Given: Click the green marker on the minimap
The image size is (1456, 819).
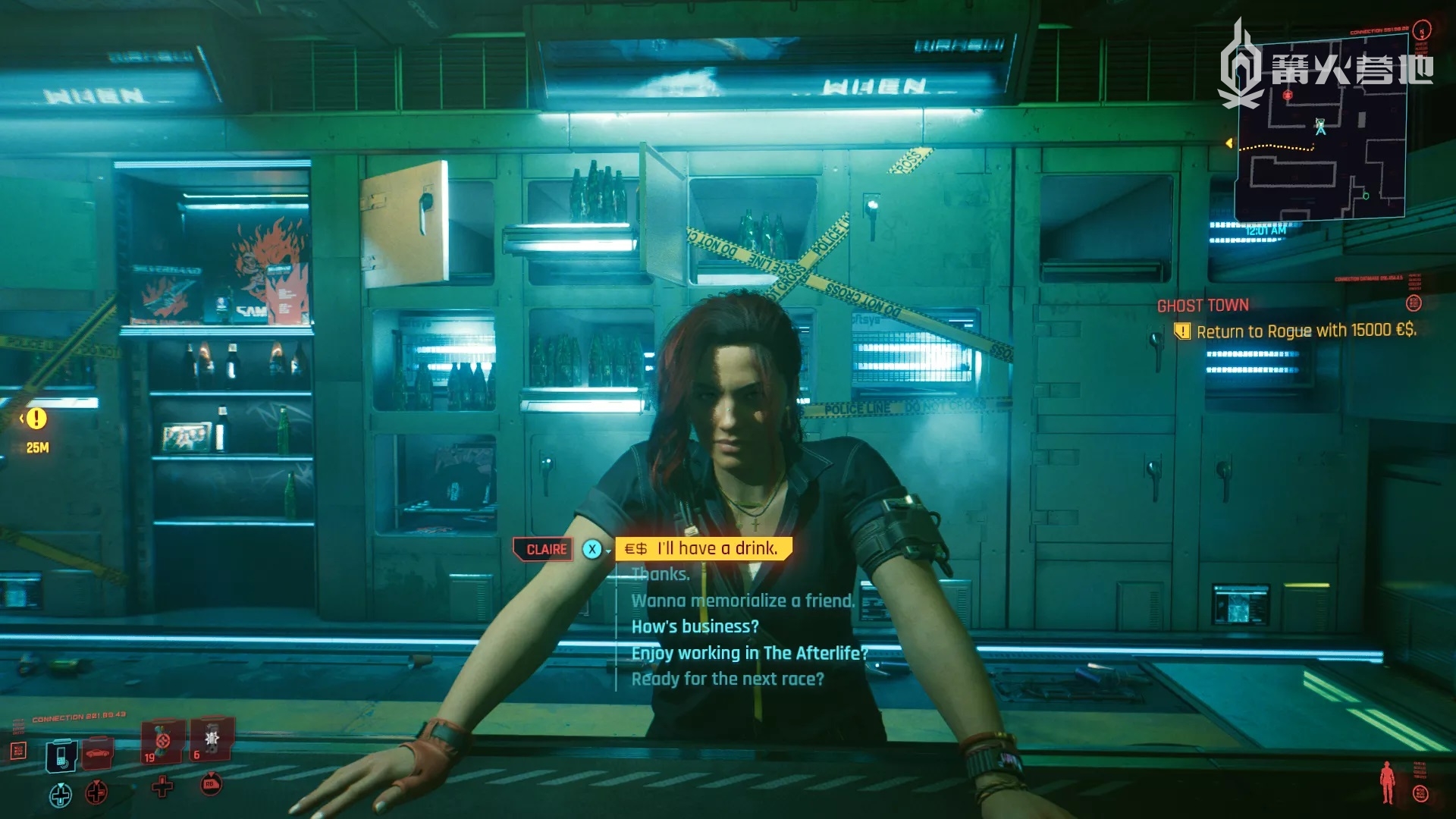Looking at the screenshot, I should (1366, 196).
